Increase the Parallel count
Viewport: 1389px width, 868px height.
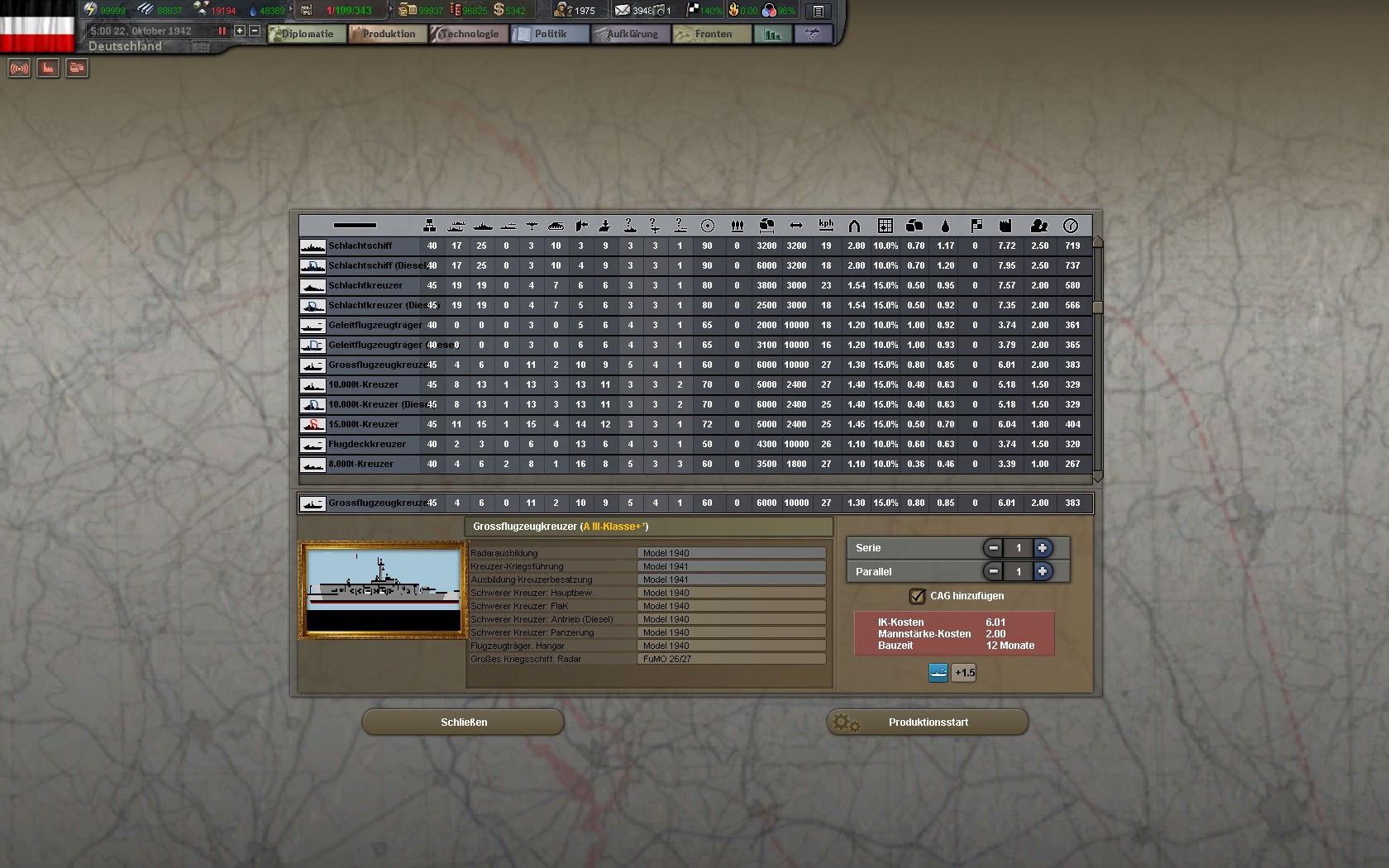1043,571
